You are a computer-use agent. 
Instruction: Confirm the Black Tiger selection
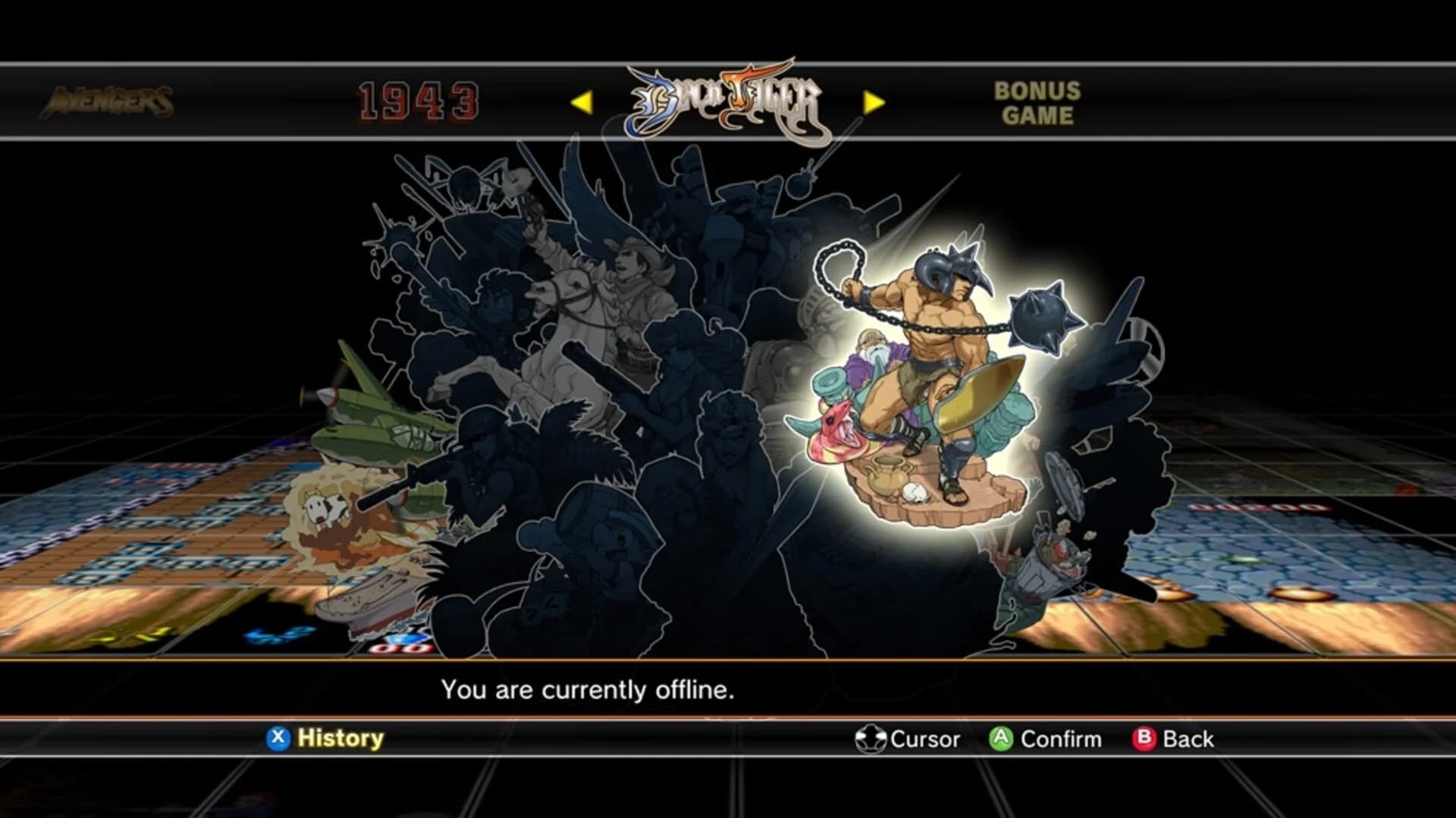point(999,738)
